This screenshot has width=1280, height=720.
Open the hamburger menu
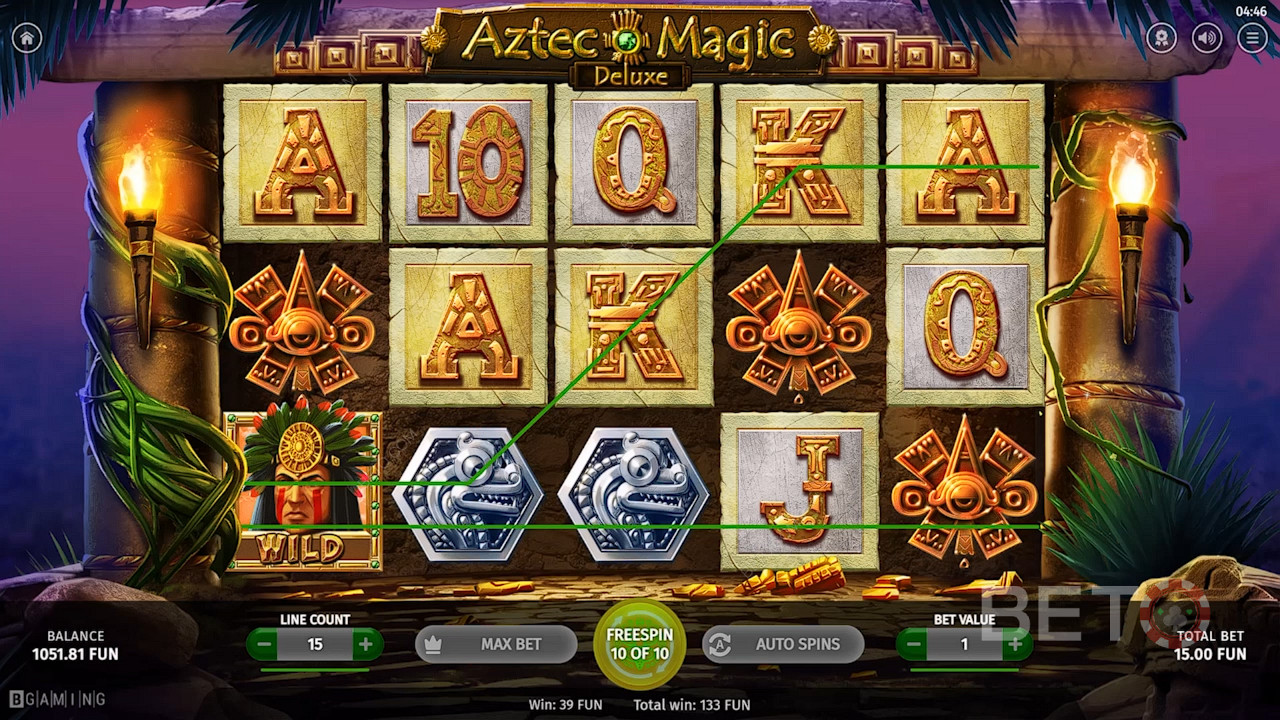pos(1252,38)
